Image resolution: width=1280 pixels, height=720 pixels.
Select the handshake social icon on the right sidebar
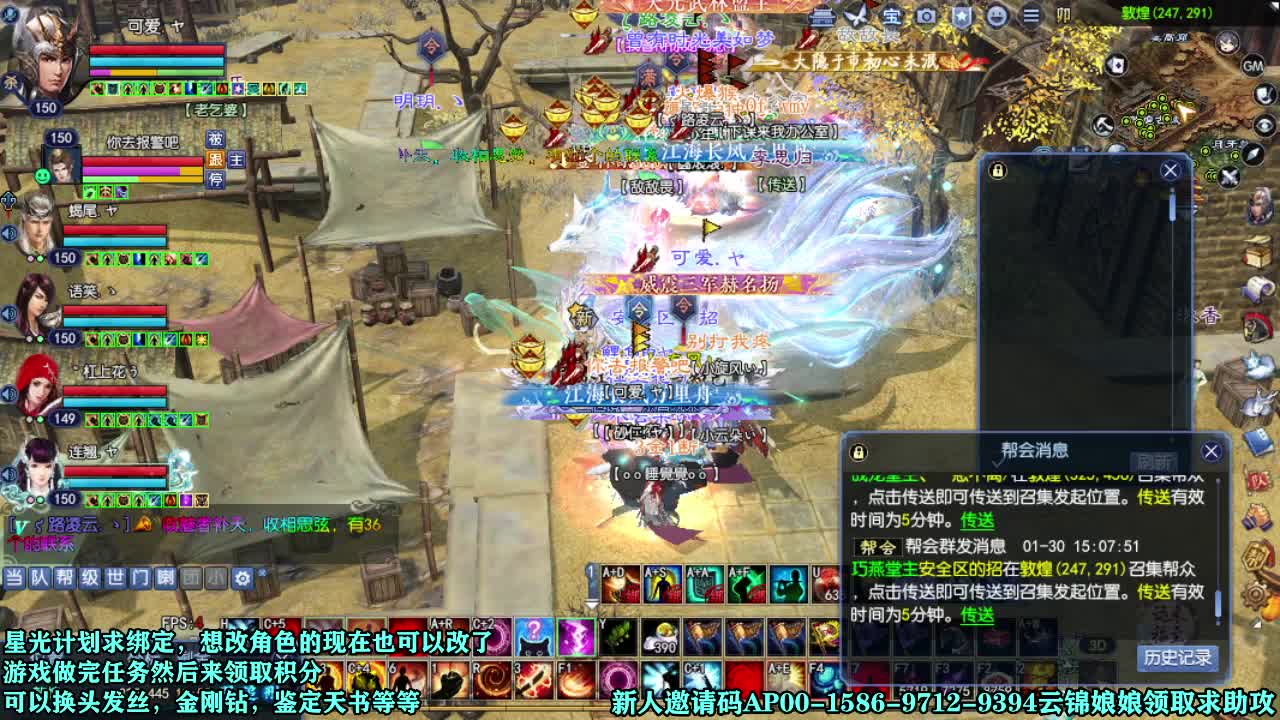(x=1256, y=516)
